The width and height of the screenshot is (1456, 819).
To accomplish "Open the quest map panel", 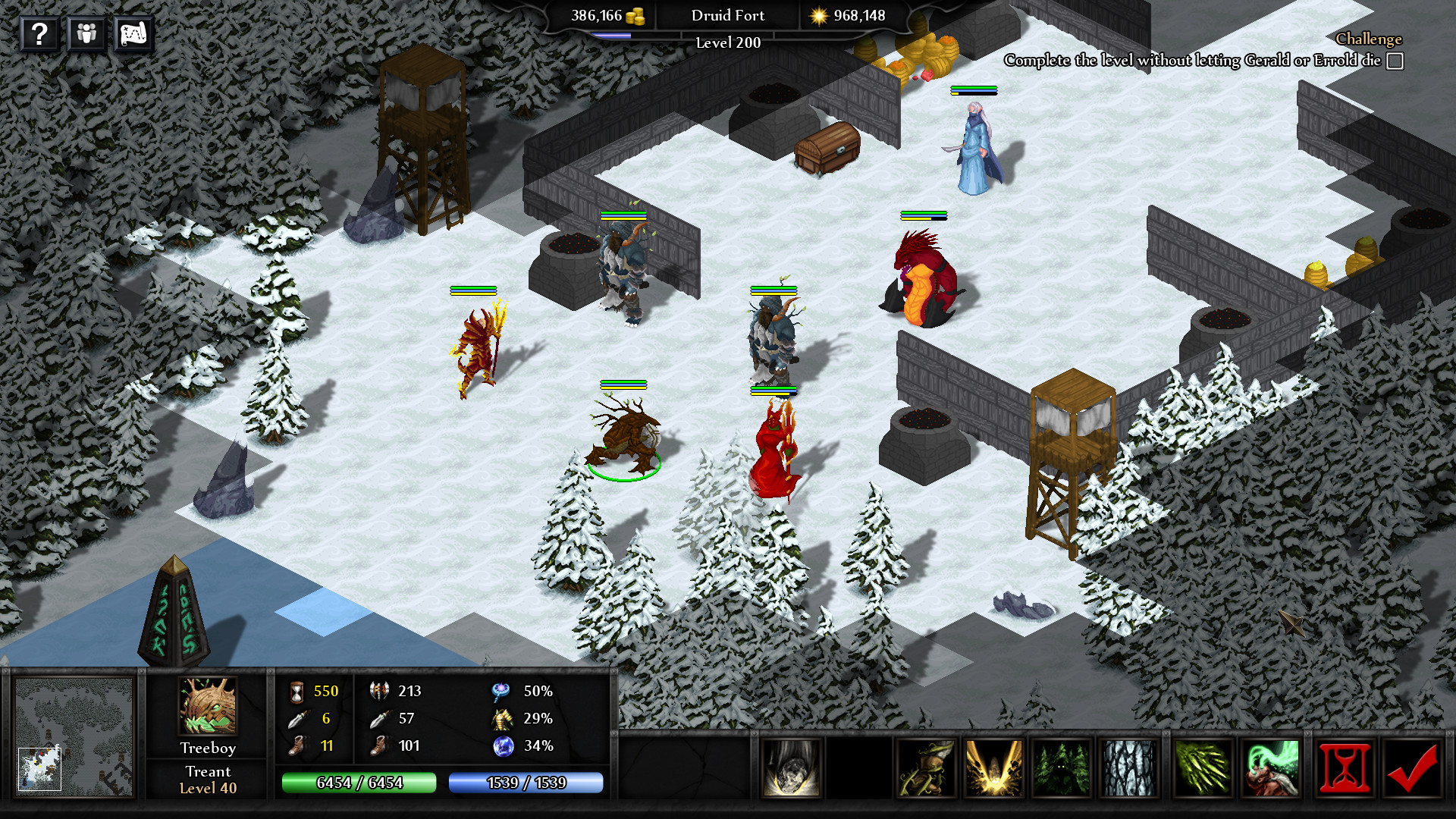I will (133, 33).
